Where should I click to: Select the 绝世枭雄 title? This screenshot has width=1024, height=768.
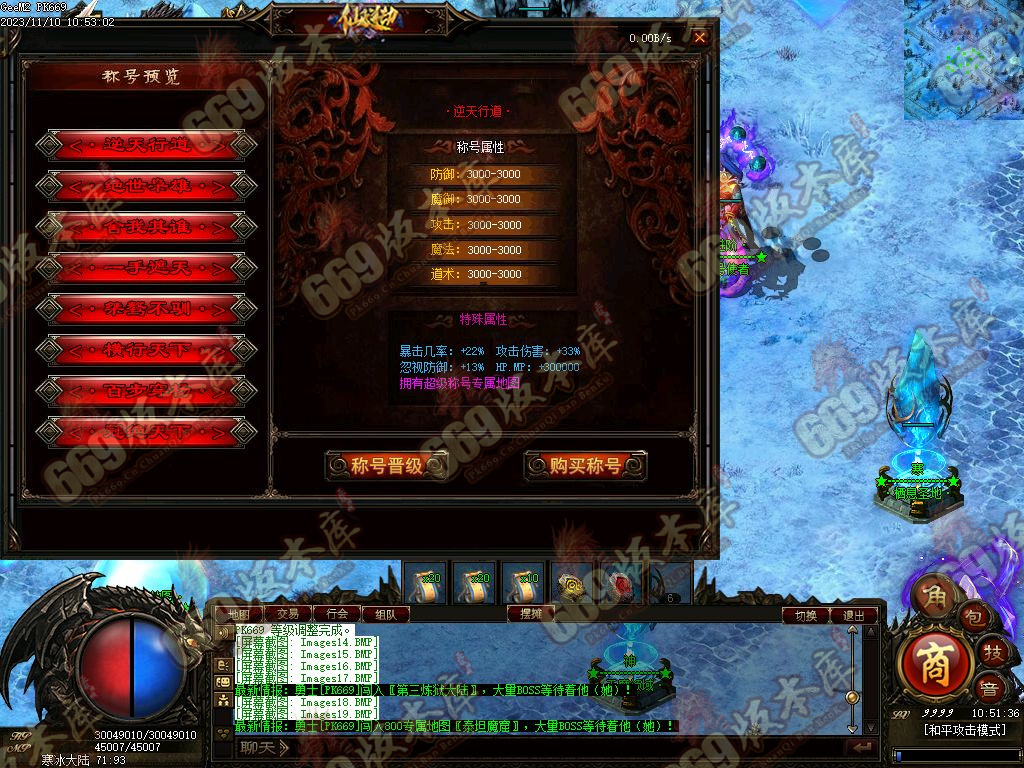point(146,186)
